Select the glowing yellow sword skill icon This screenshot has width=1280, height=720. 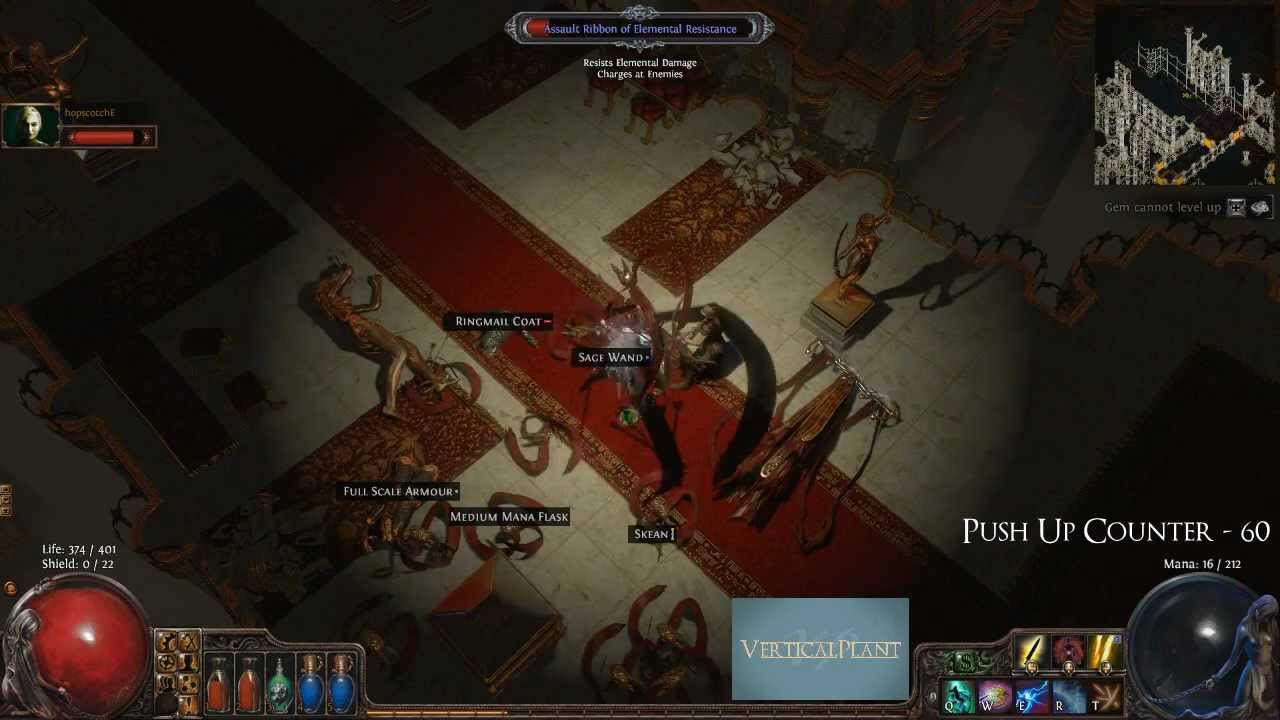[1032, 652]
